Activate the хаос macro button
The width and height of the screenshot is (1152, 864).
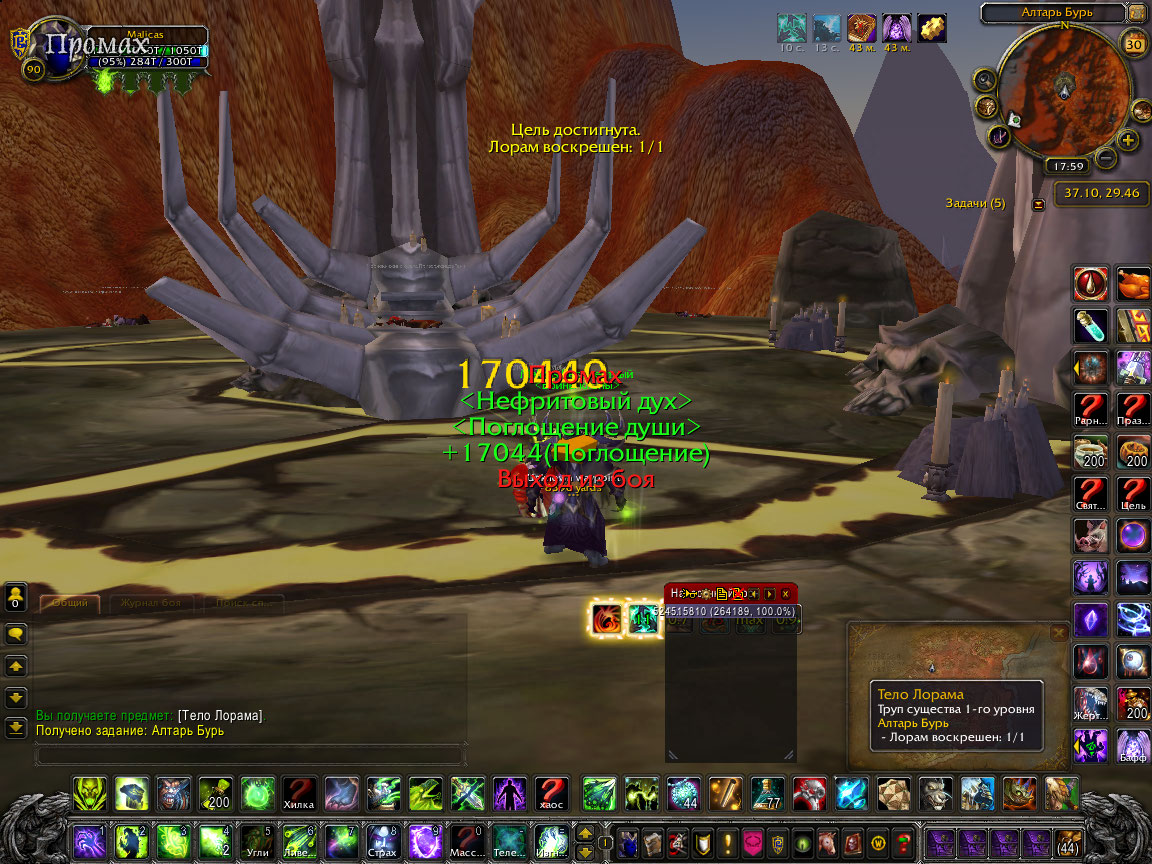point(551,793)
